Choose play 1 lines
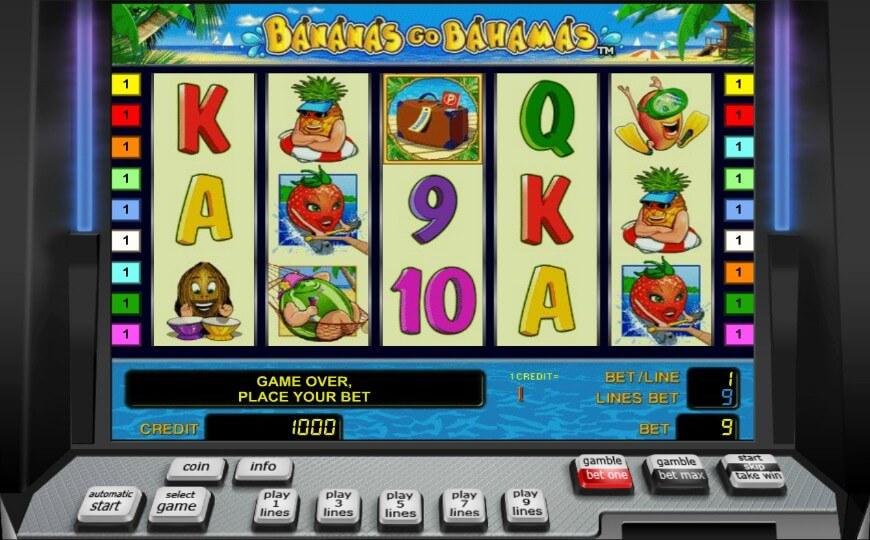The height and width of the screenshot is (540, 870). (275, 503)
